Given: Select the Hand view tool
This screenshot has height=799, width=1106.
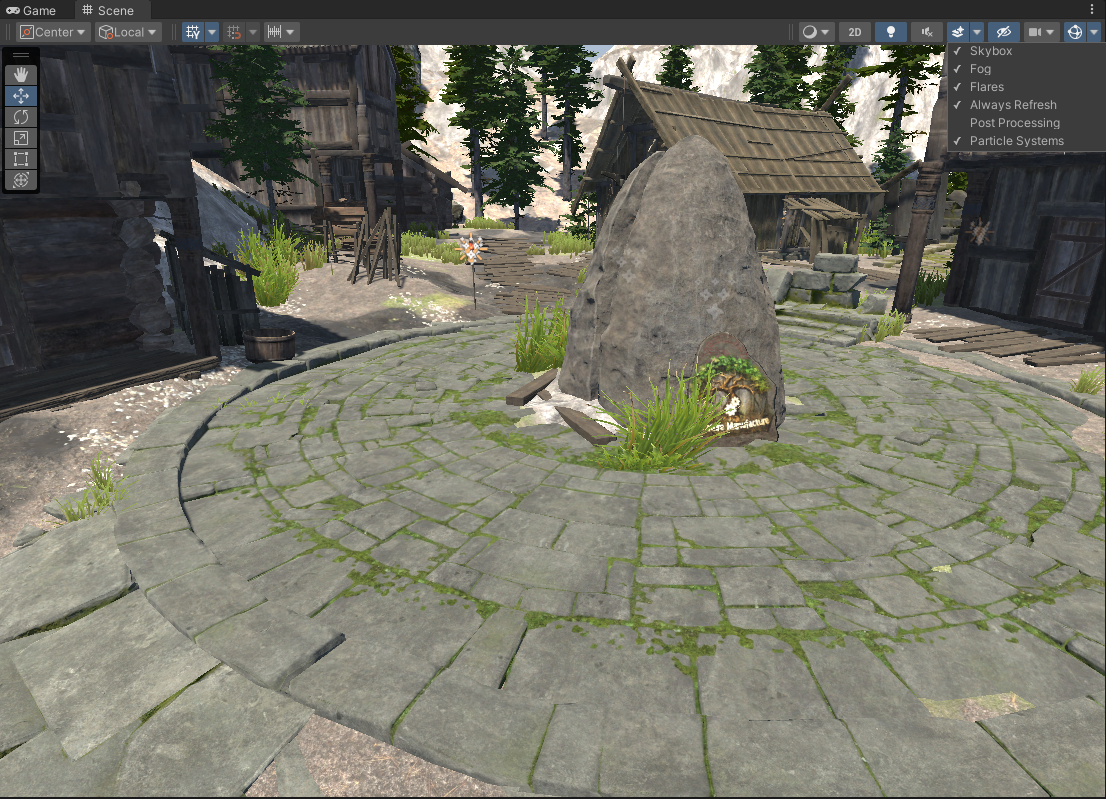Looking at the screenshot, I should pos(21,75).
